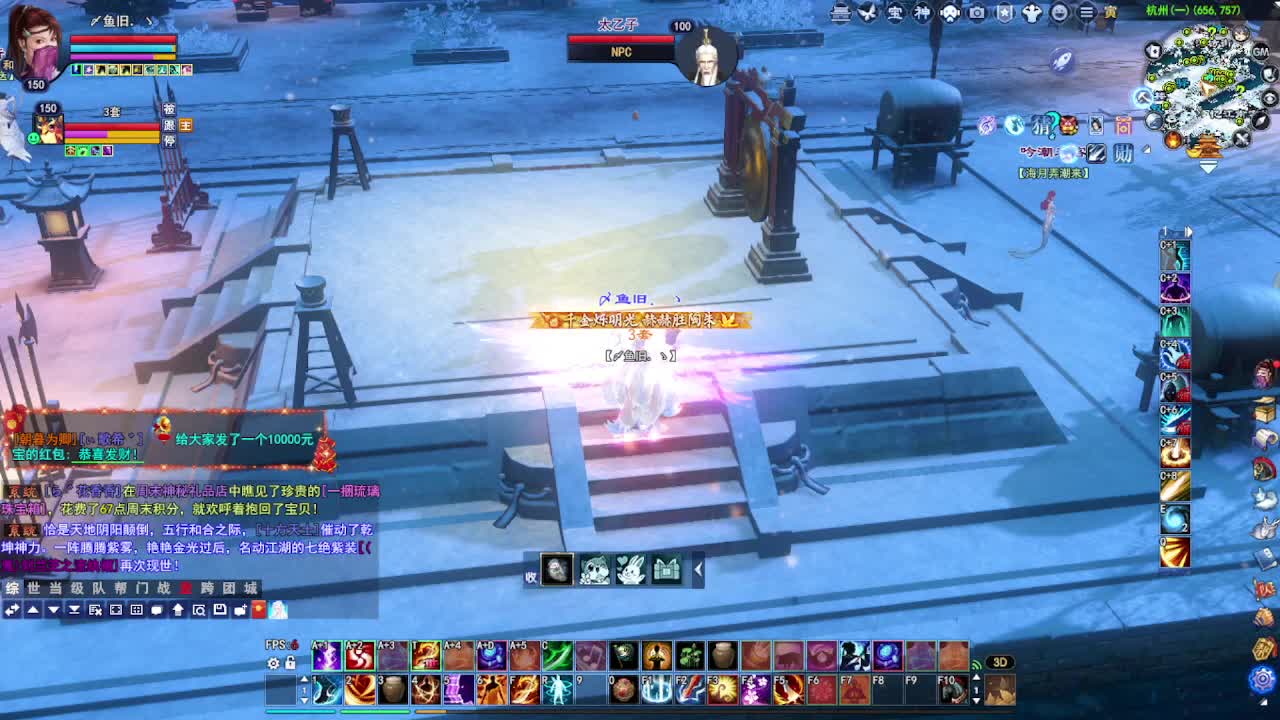Select the 队 team chat tab
Image resolution: width=1280 pixels, height=720 pixels.
pos(99,588)
